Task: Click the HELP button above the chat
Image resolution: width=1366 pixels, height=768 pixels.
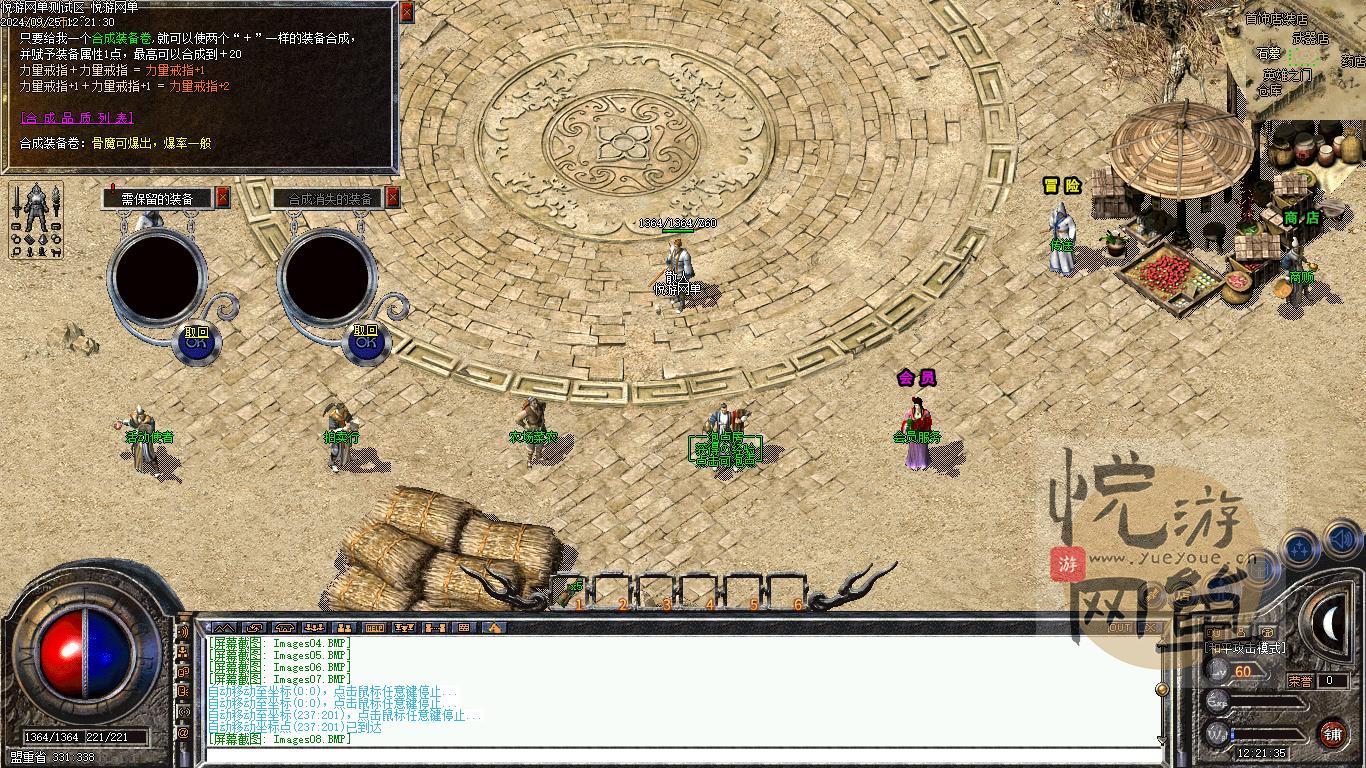Action: [375, 628]
